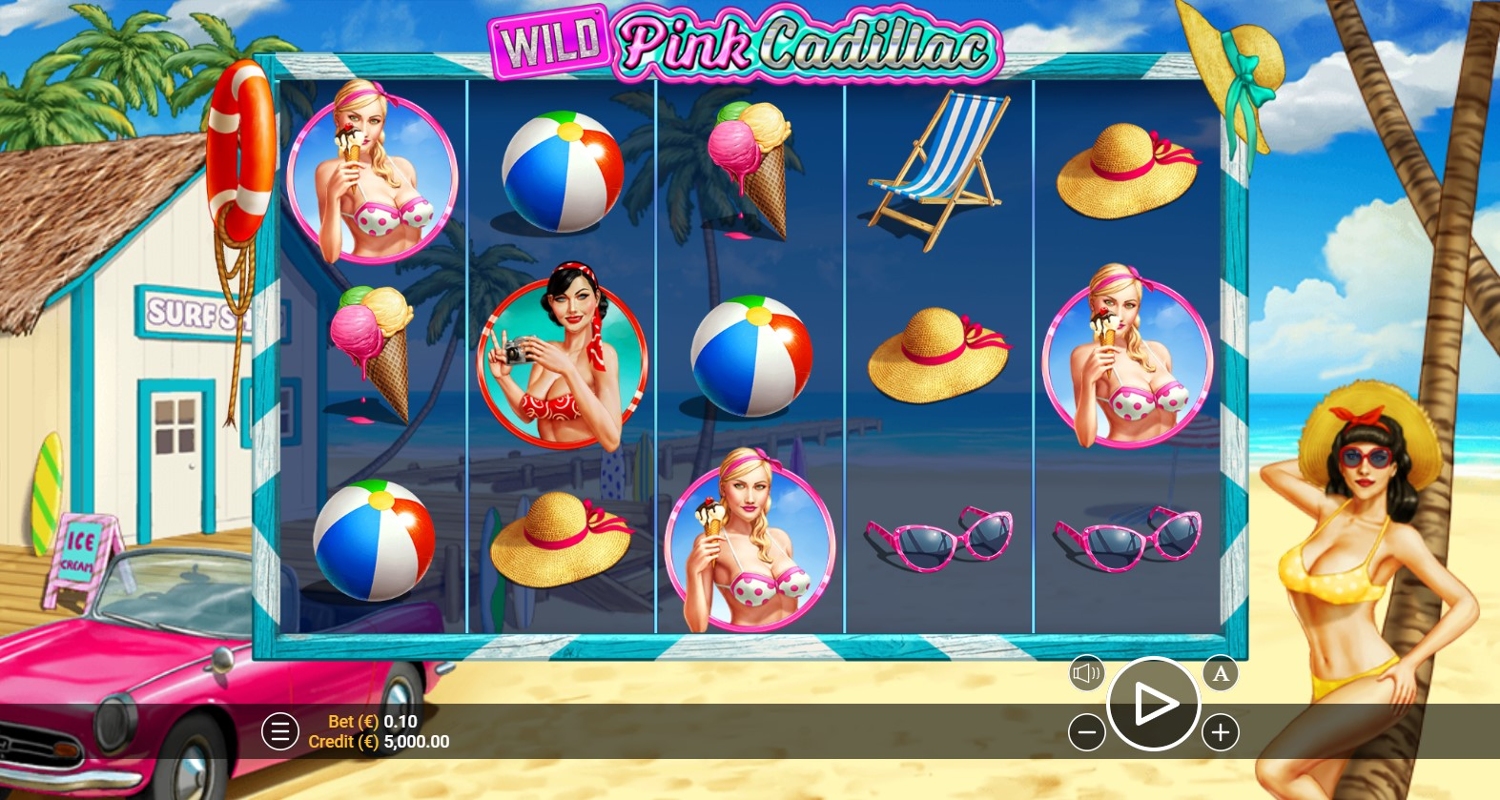1500x800 pixels.
Task: Activate autoplay with the A button
Action: click(x=1220, y=673)
